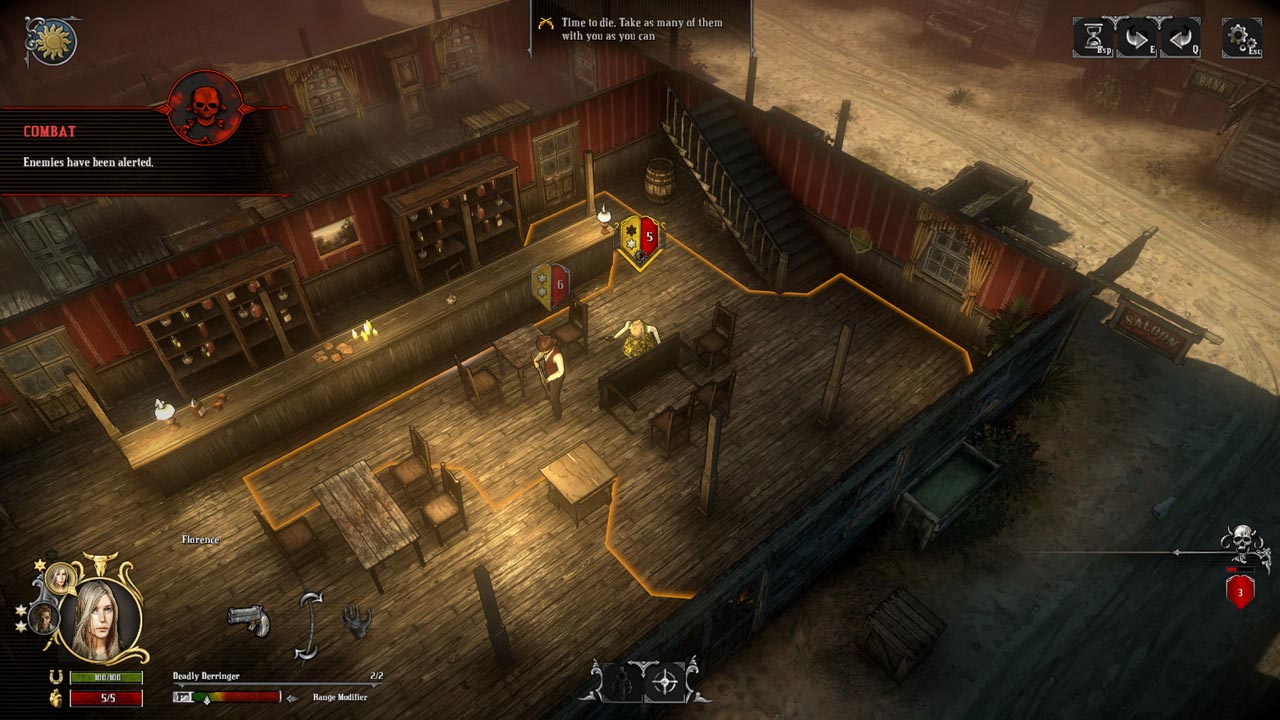Rotate camera with the left arrow button
The width and height of the screenshot is (1280, 720).
pyautogui.click(x=1180, y=38)
